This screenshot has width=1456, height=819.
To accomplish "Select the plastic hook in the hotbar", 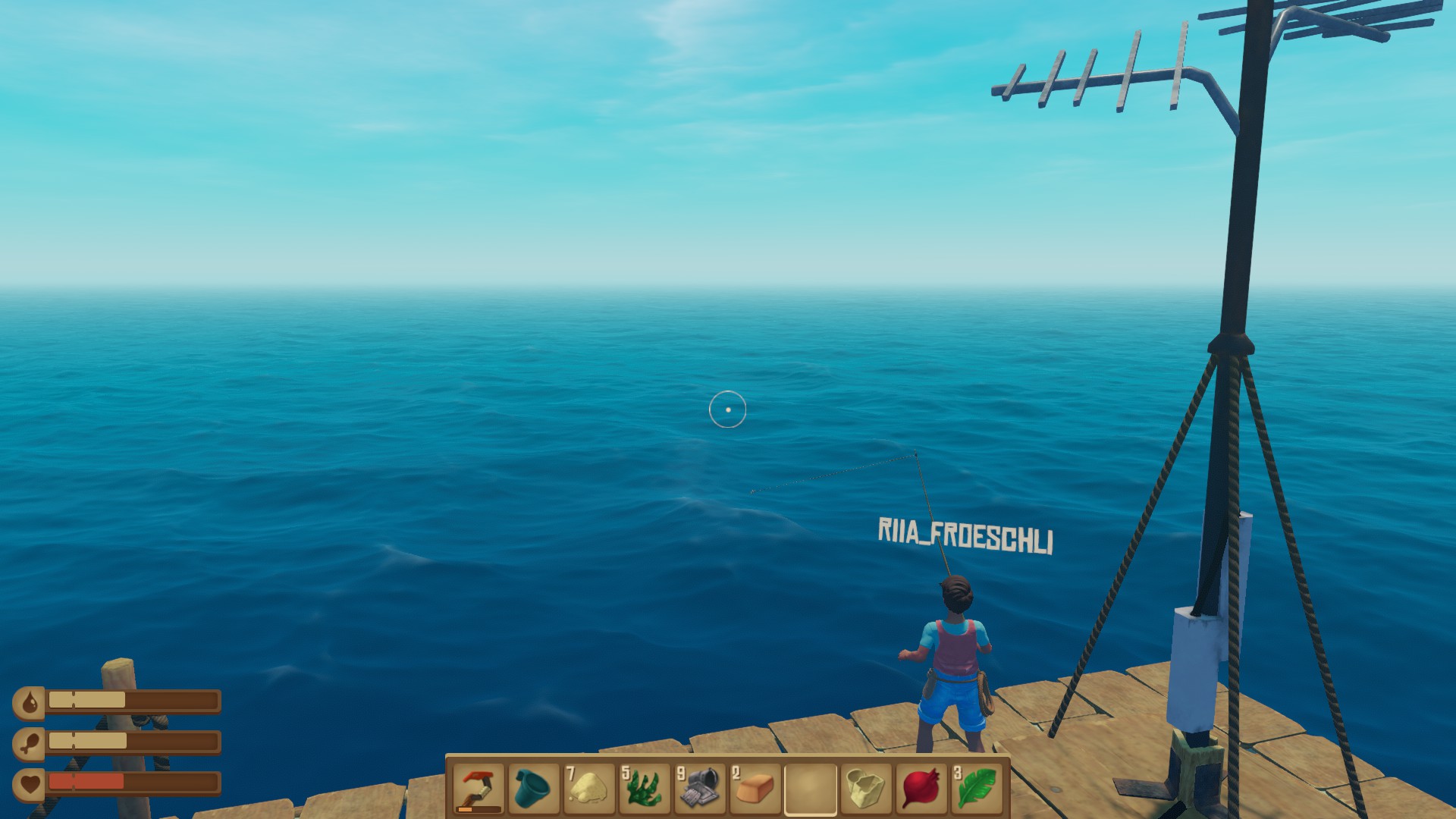I will [479, 789].
